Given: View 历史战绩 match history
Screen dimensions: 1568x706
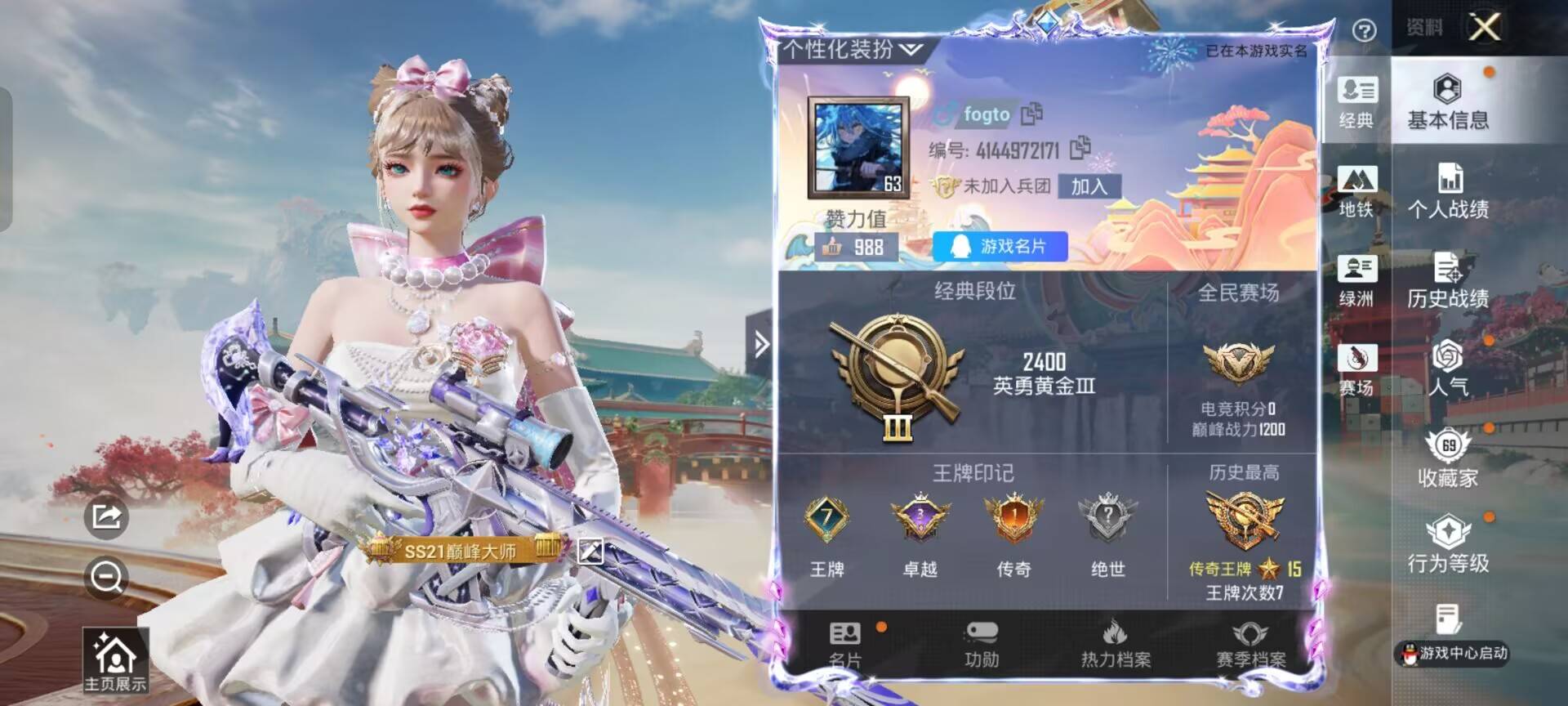Looking at the screenshot, I should point(1447,281).
